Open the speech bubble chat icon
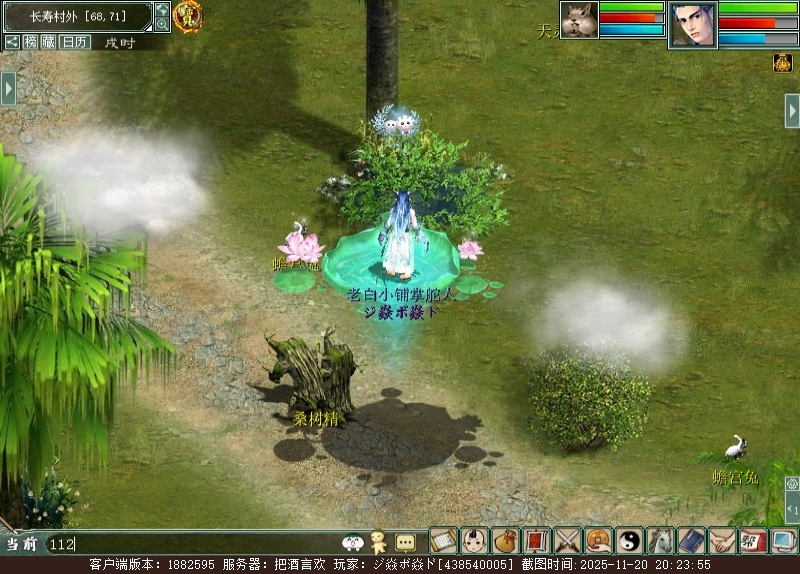 (x=405, y=543)
